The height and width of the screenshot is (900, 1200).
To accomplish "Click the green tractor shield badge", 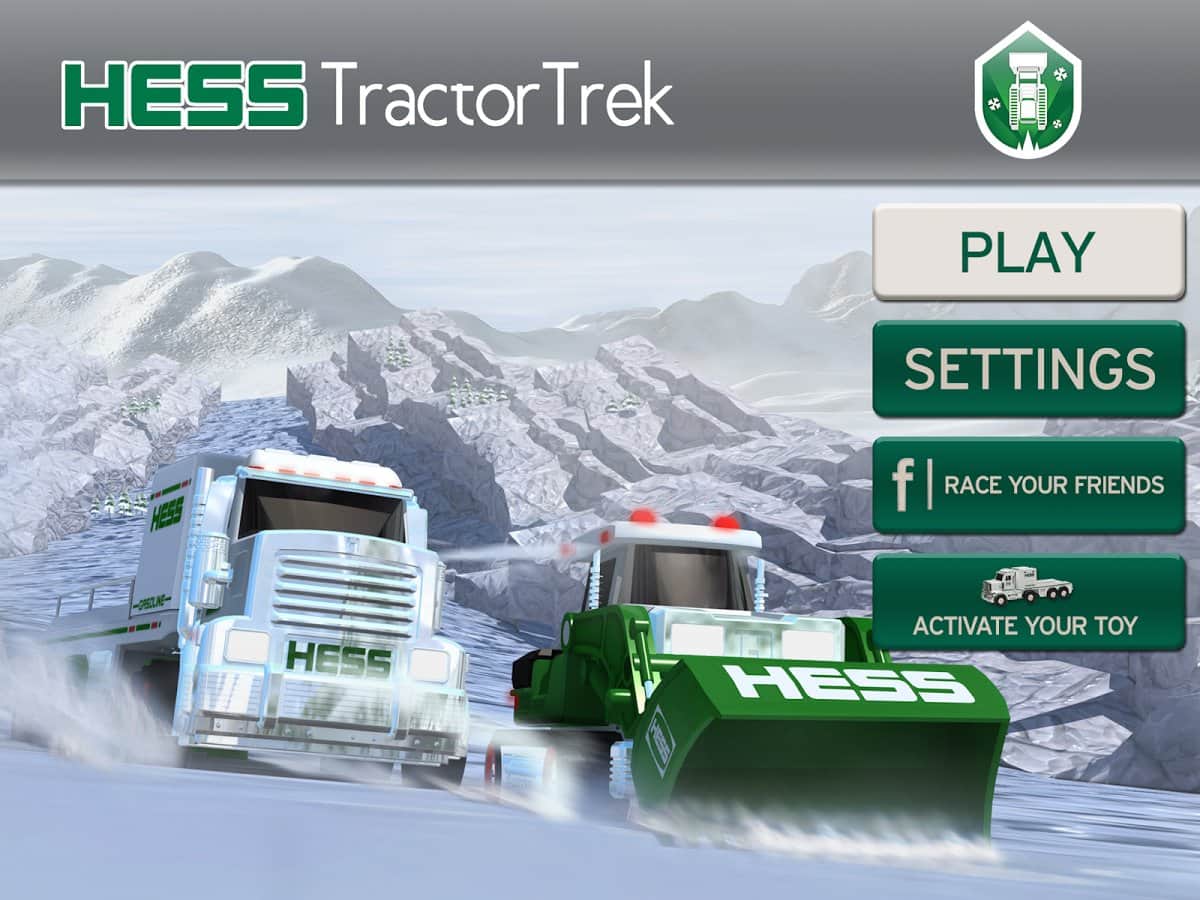I will pyautogui.click(x=1027, y=92).
